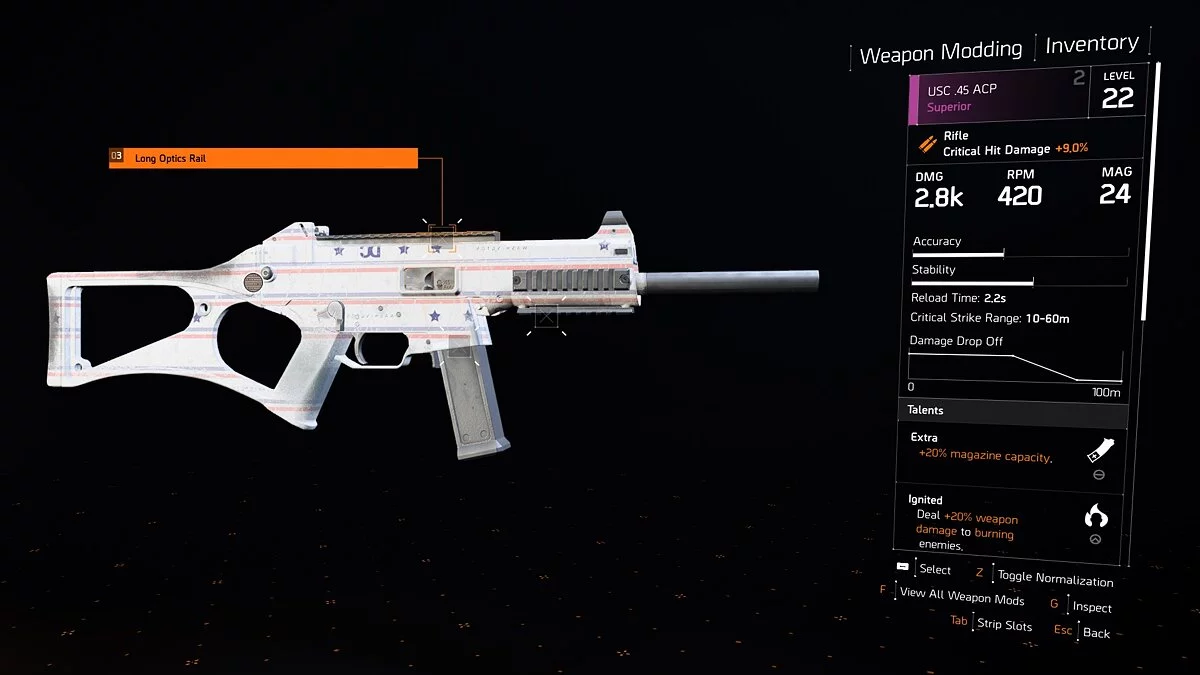Inspect the weapon
This screenshot has height=675, width=1200.
click(x=1091, y=607)
